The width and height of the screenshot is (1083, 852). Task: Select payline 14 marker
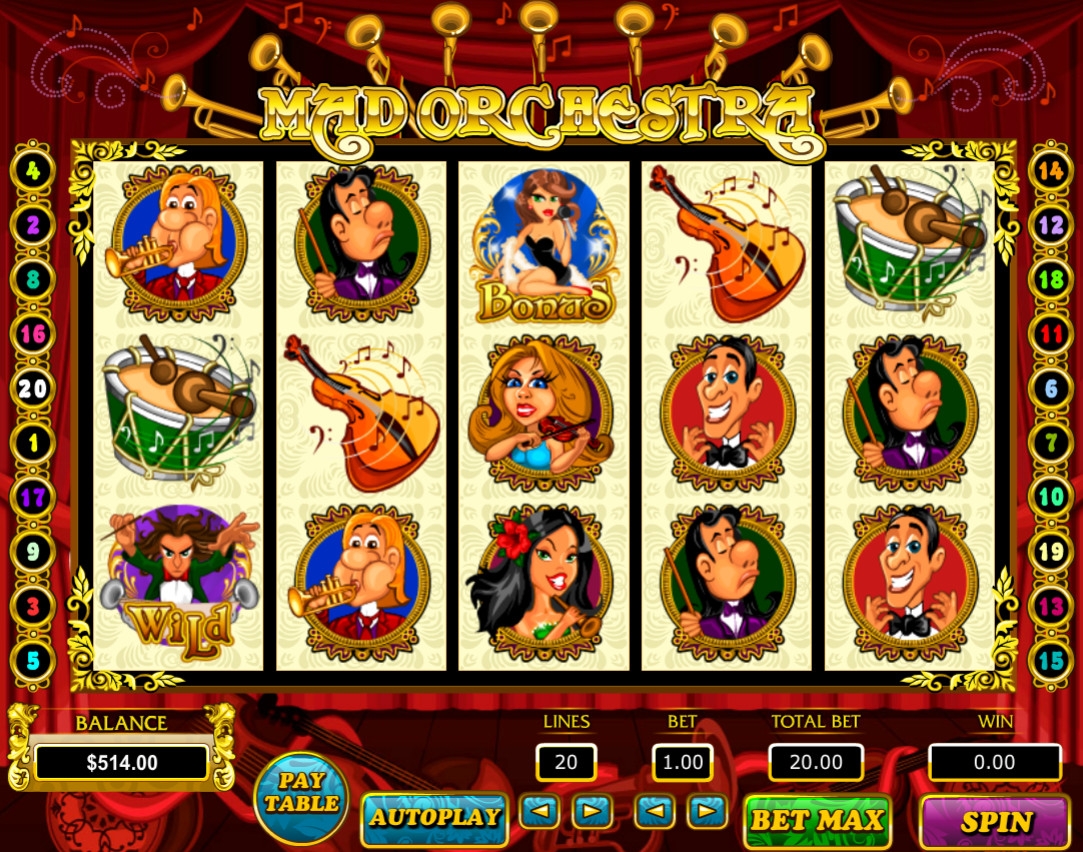point(1050,170)
